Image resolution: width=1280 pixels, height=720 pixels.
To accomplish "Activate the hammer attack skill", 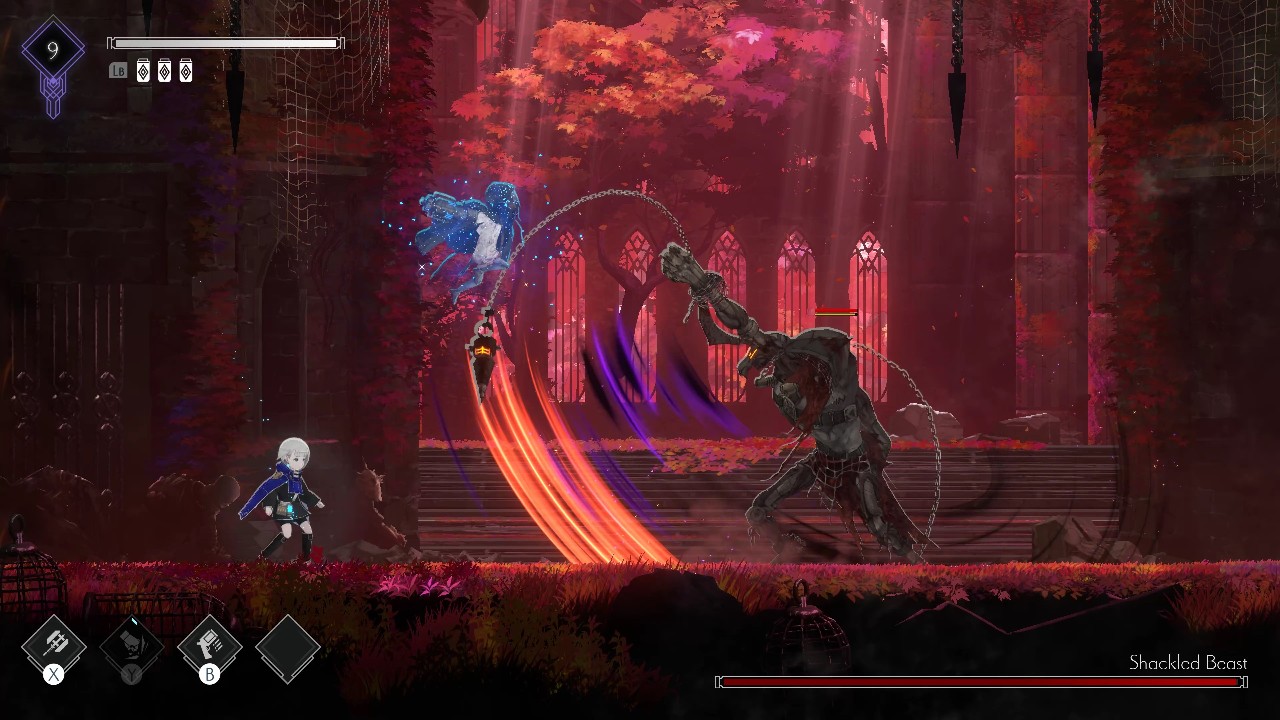I will pos(54,647).
